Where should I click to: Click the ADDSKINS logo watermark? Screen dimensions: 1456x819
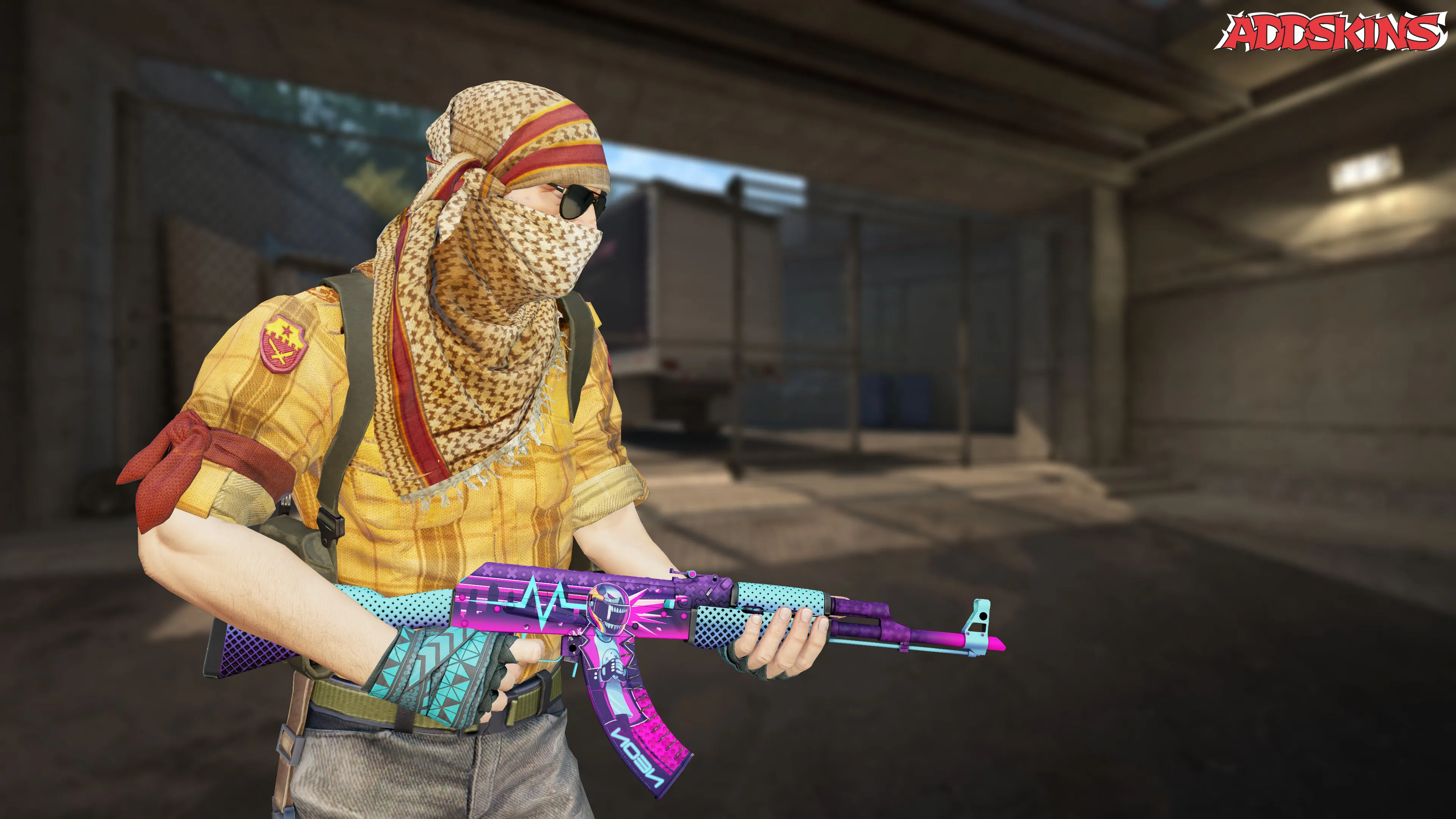pyautogui.click(x=1330, y=31)
